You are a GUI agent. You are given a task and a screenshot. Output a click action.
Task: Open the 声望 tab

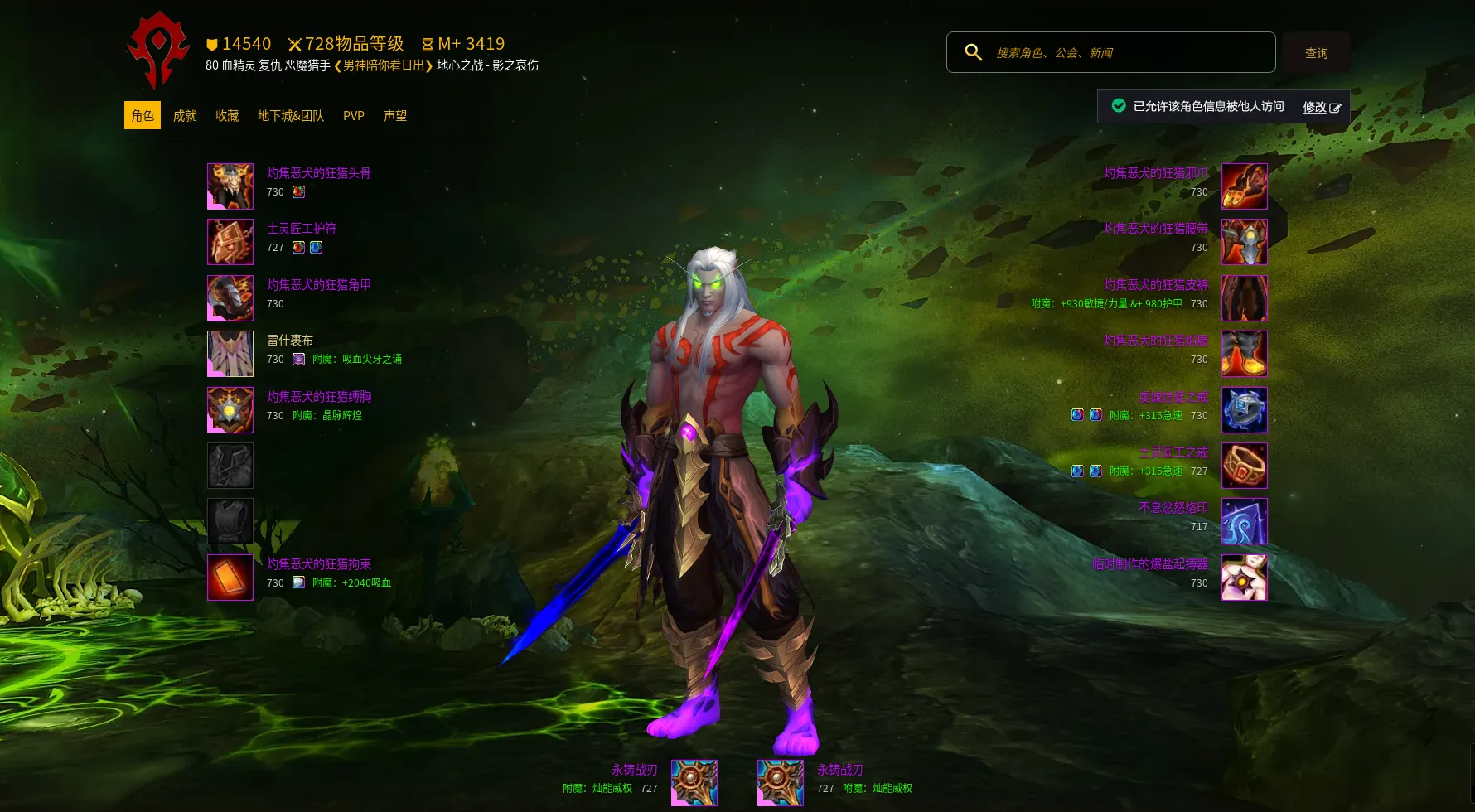(x=395, y=116)
